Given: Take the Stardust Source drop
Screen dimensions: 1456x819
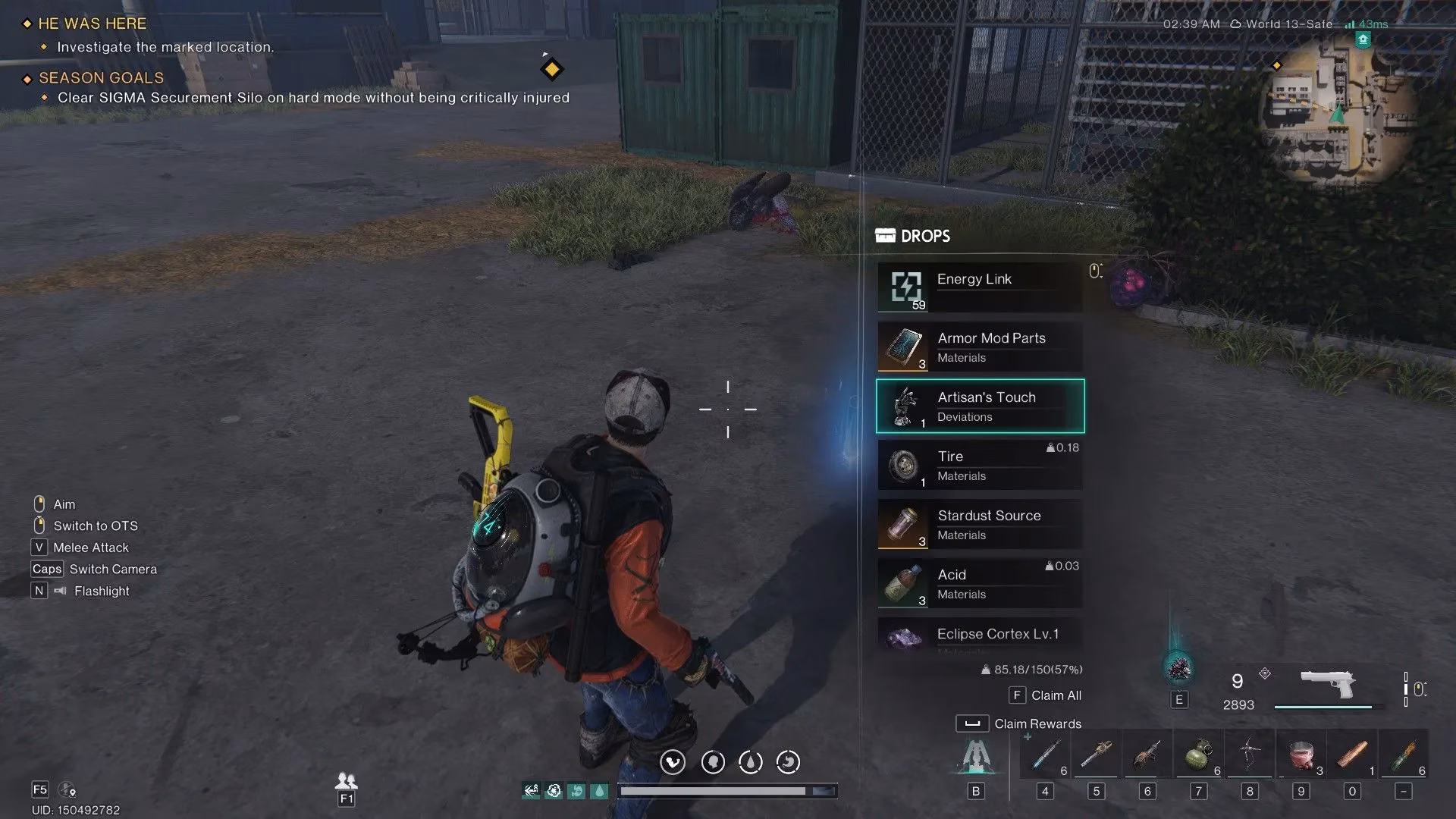Looking at the screenshot, I should click(x=980, y=525).
